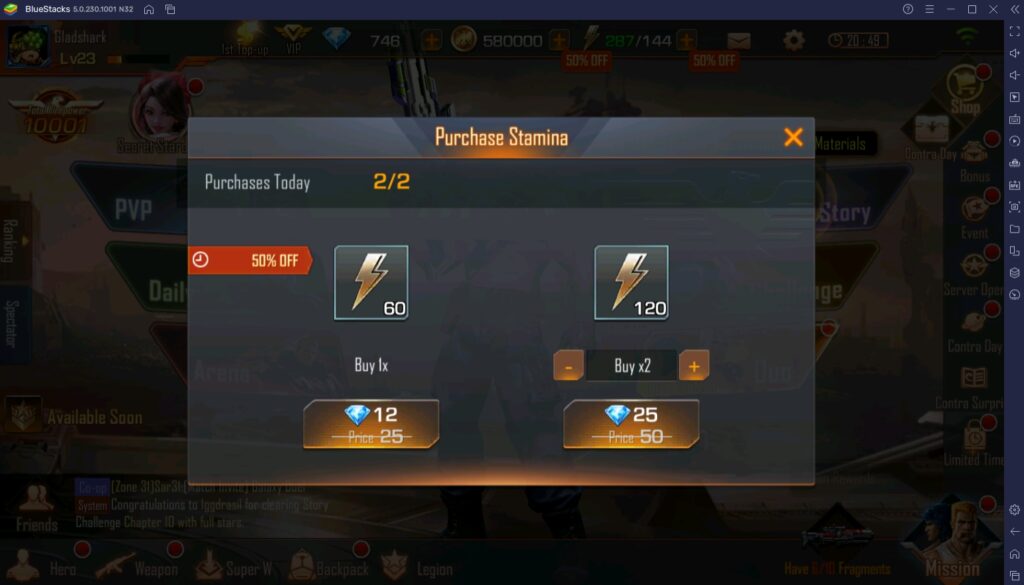Open the Legion menu
1024x585 pixels.
click(418, 566)
